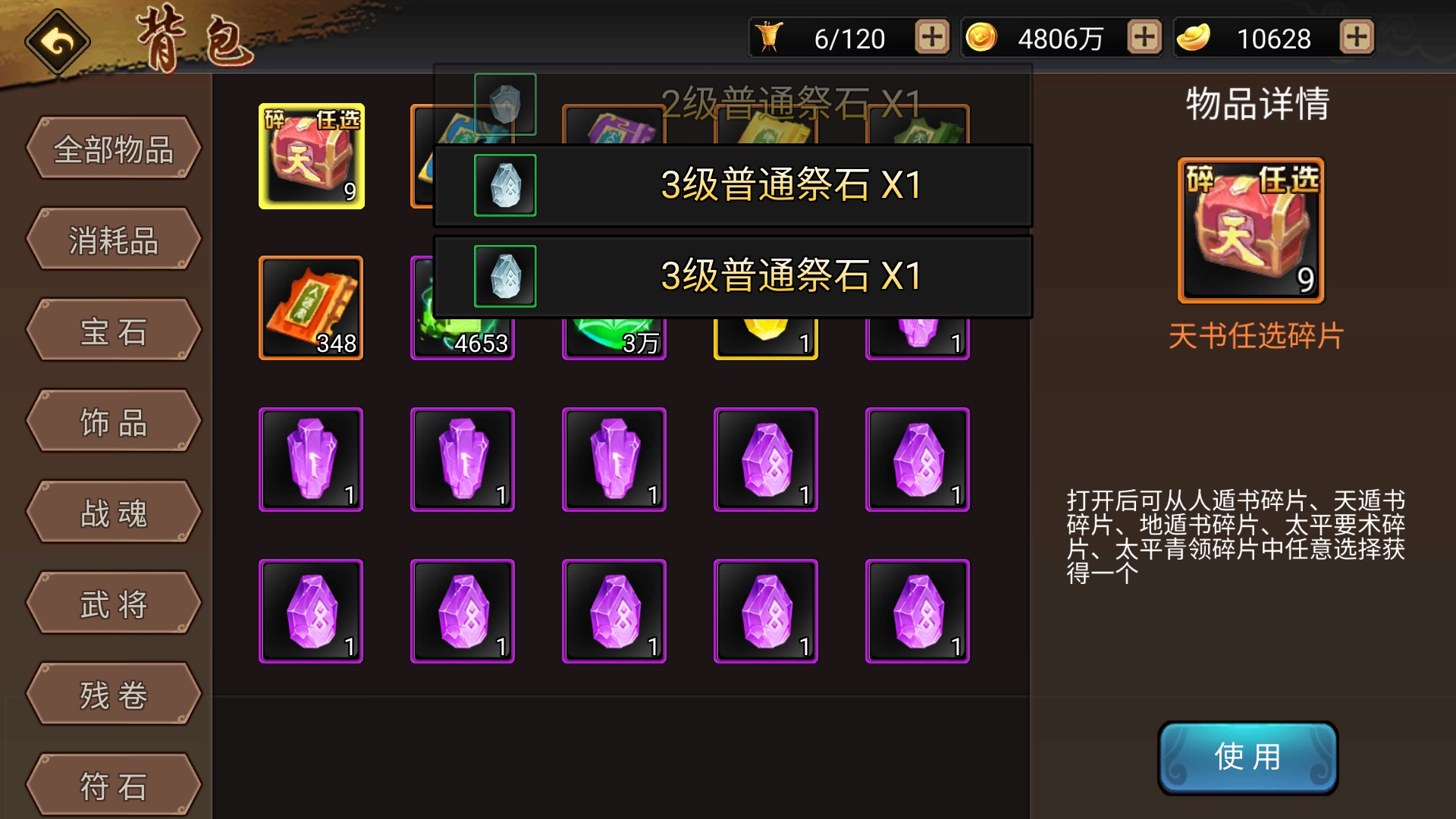Select a purple crystal rune stone item

[311, 459]
